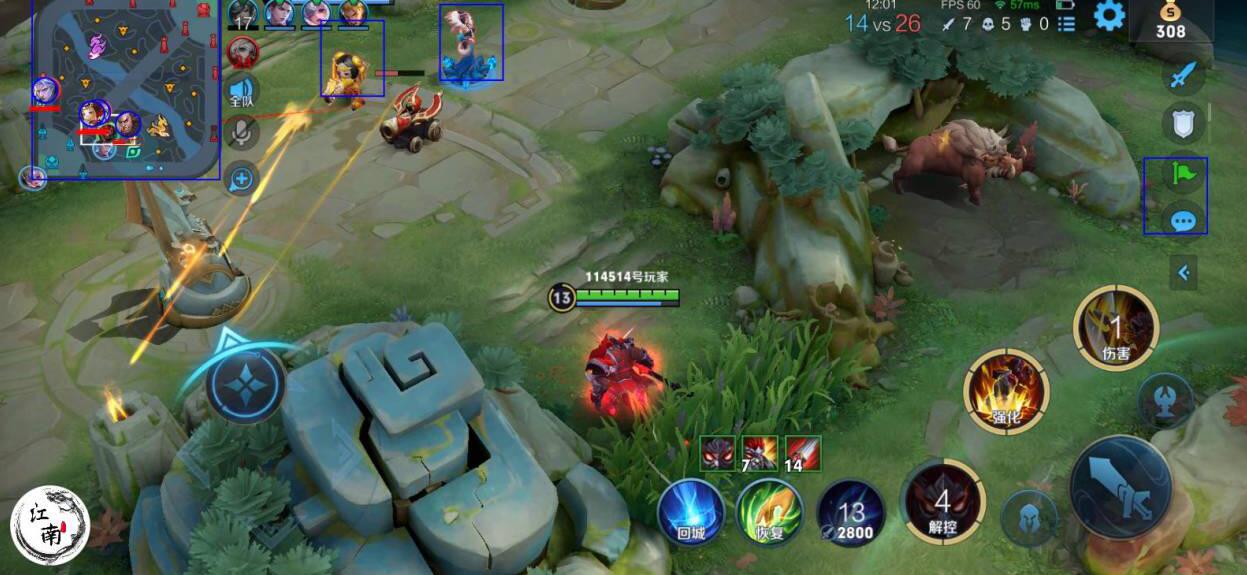Collapse the signal panel with the arrow

(x=1184, y=272)
